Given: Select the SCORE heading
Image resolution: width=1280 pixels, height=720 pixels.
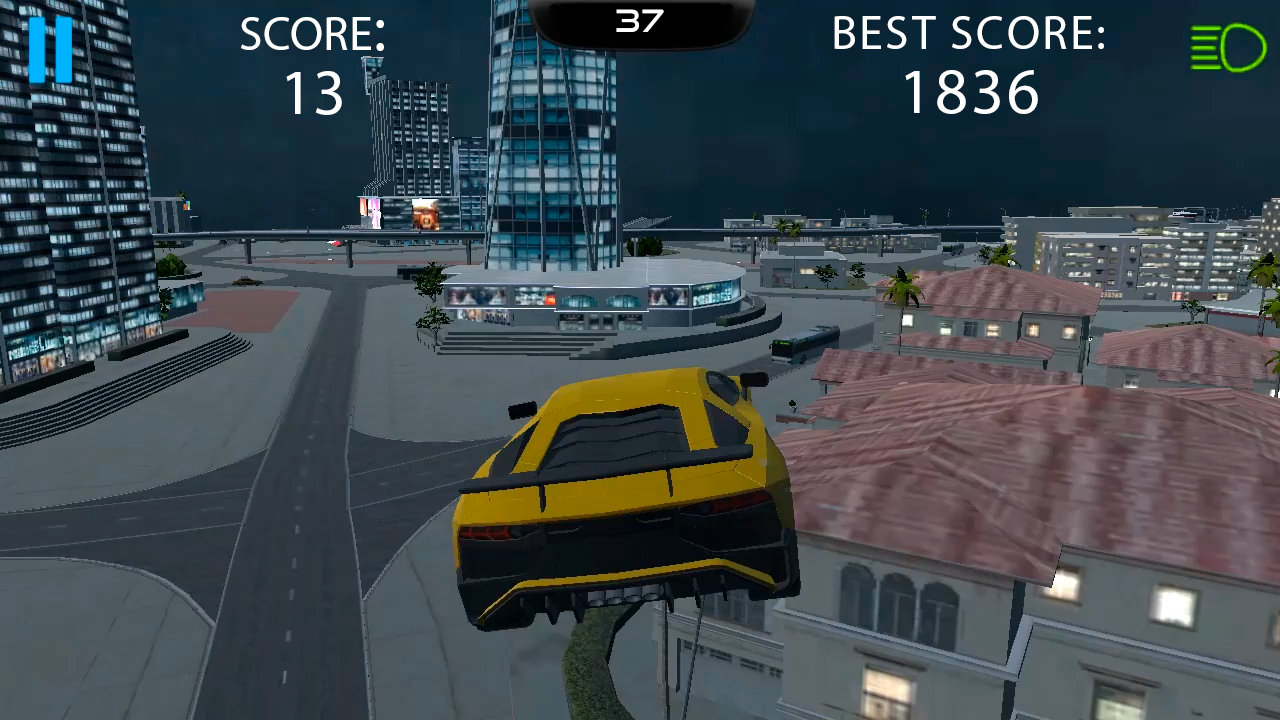Looking at the screenshot, I should click(312, 34).
